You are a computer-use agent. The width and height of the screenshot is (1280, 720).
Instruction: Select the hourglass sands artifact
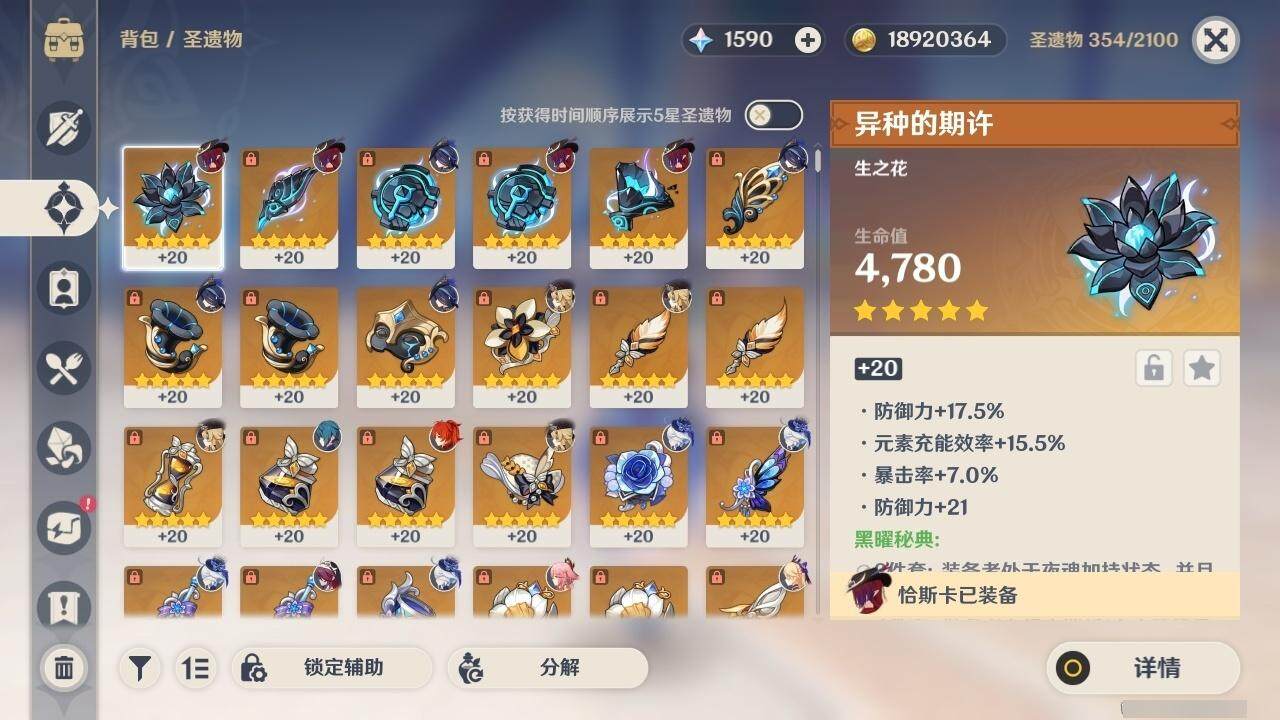pyautogui.click(x=172, y=487)
